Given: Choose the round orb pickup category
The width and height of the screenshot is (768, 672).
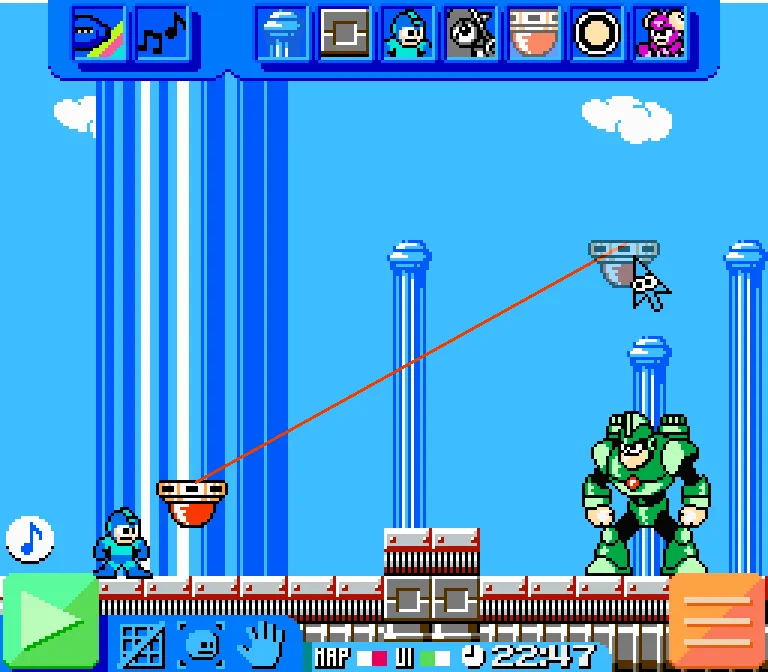Looking at the screenshot, I should click(x=596, y=34).
